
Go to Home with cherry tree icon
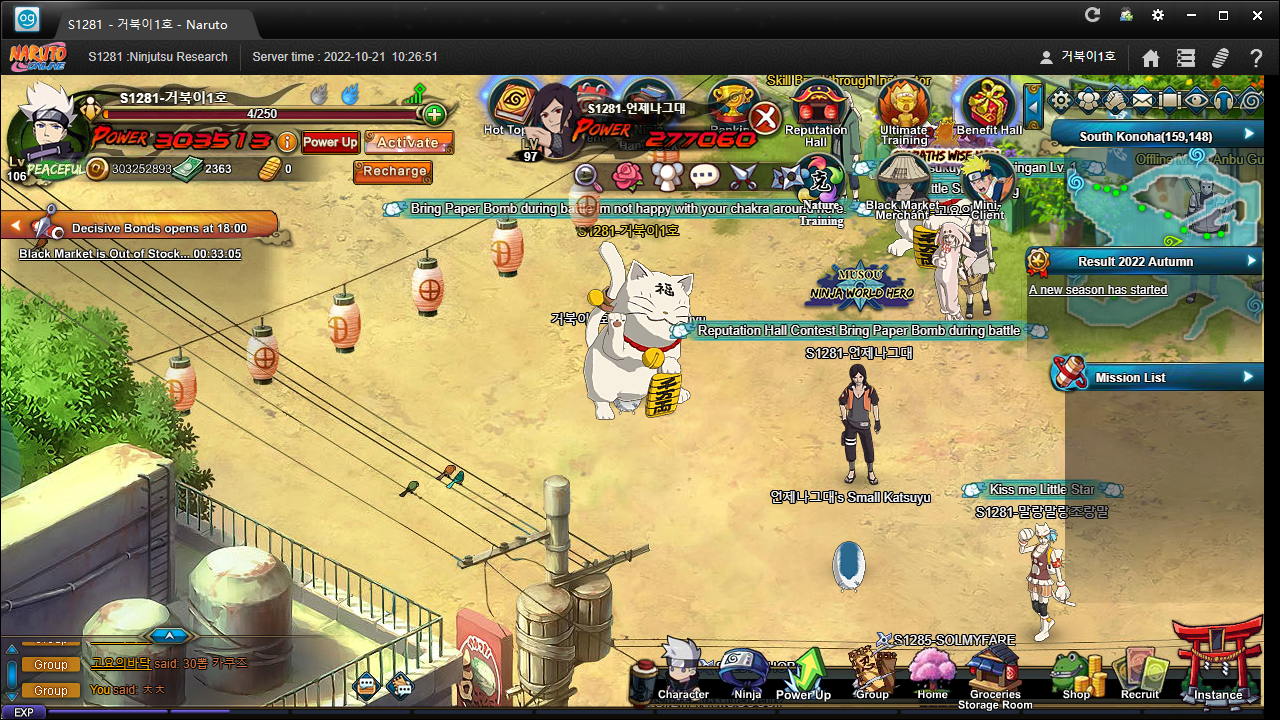[x=932, y=672]
